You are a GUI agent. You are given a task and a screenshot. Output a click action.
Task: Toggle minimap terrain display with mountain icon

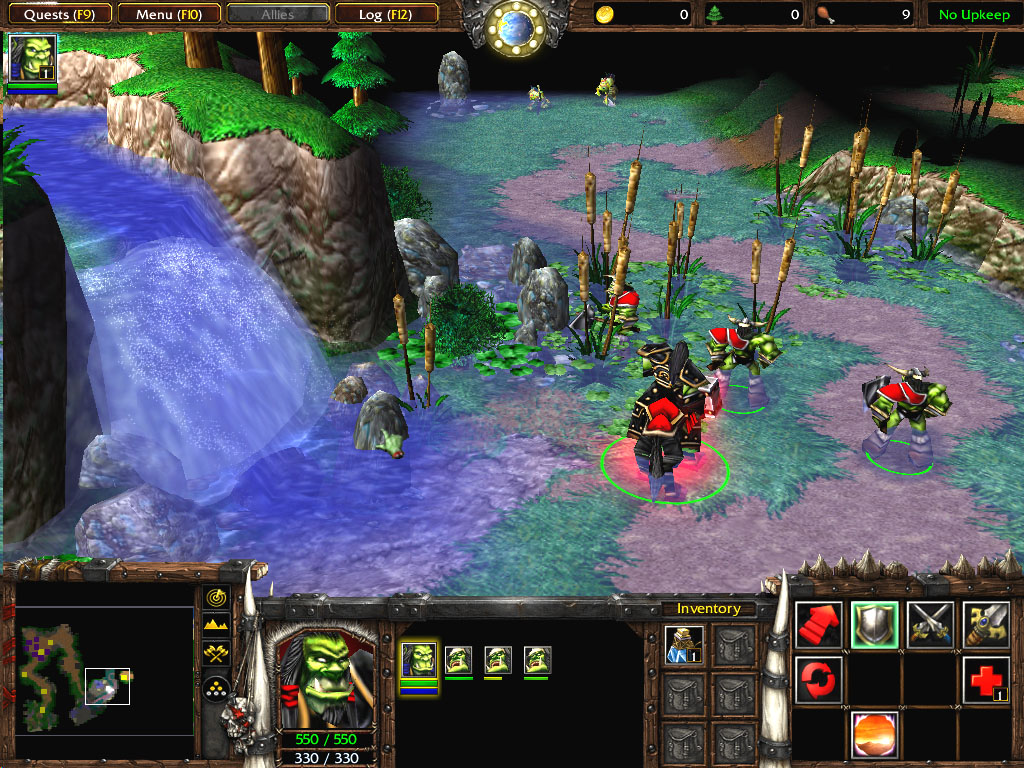216,625
